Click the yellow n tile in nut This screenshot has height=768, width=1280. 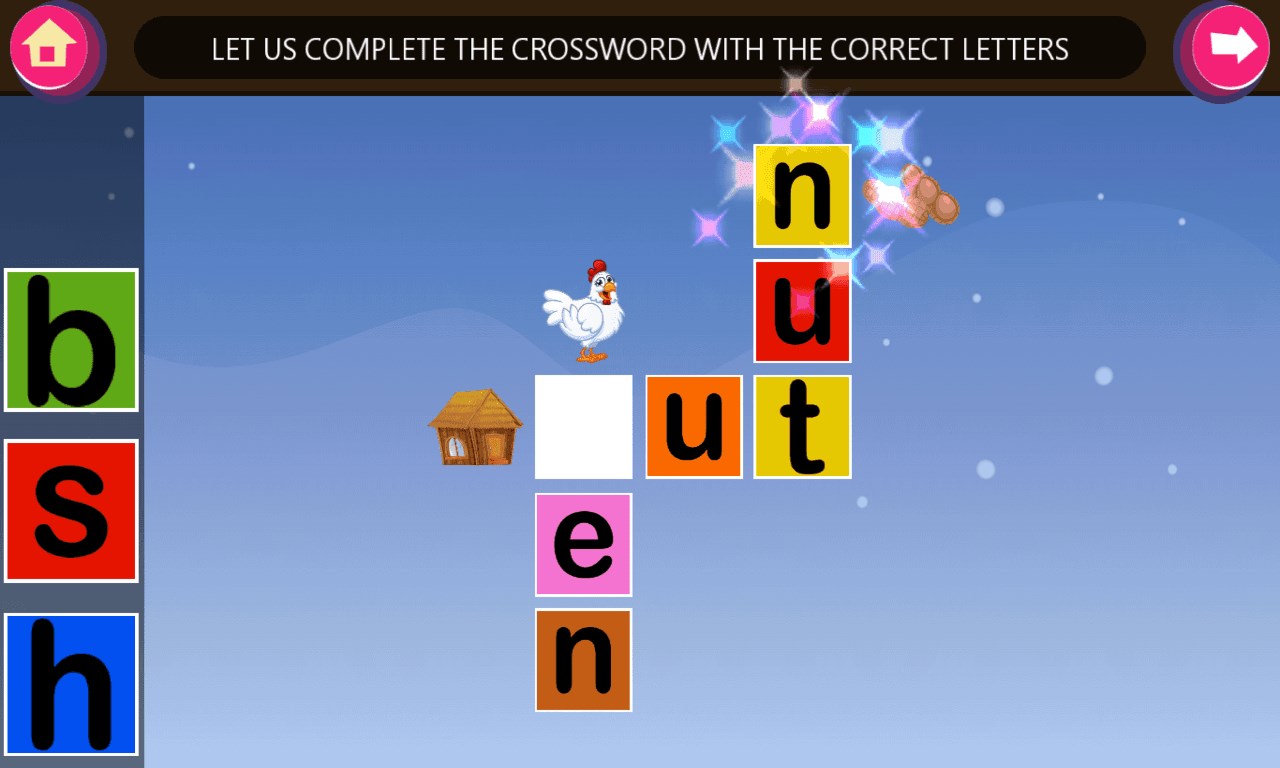[804, 196]
